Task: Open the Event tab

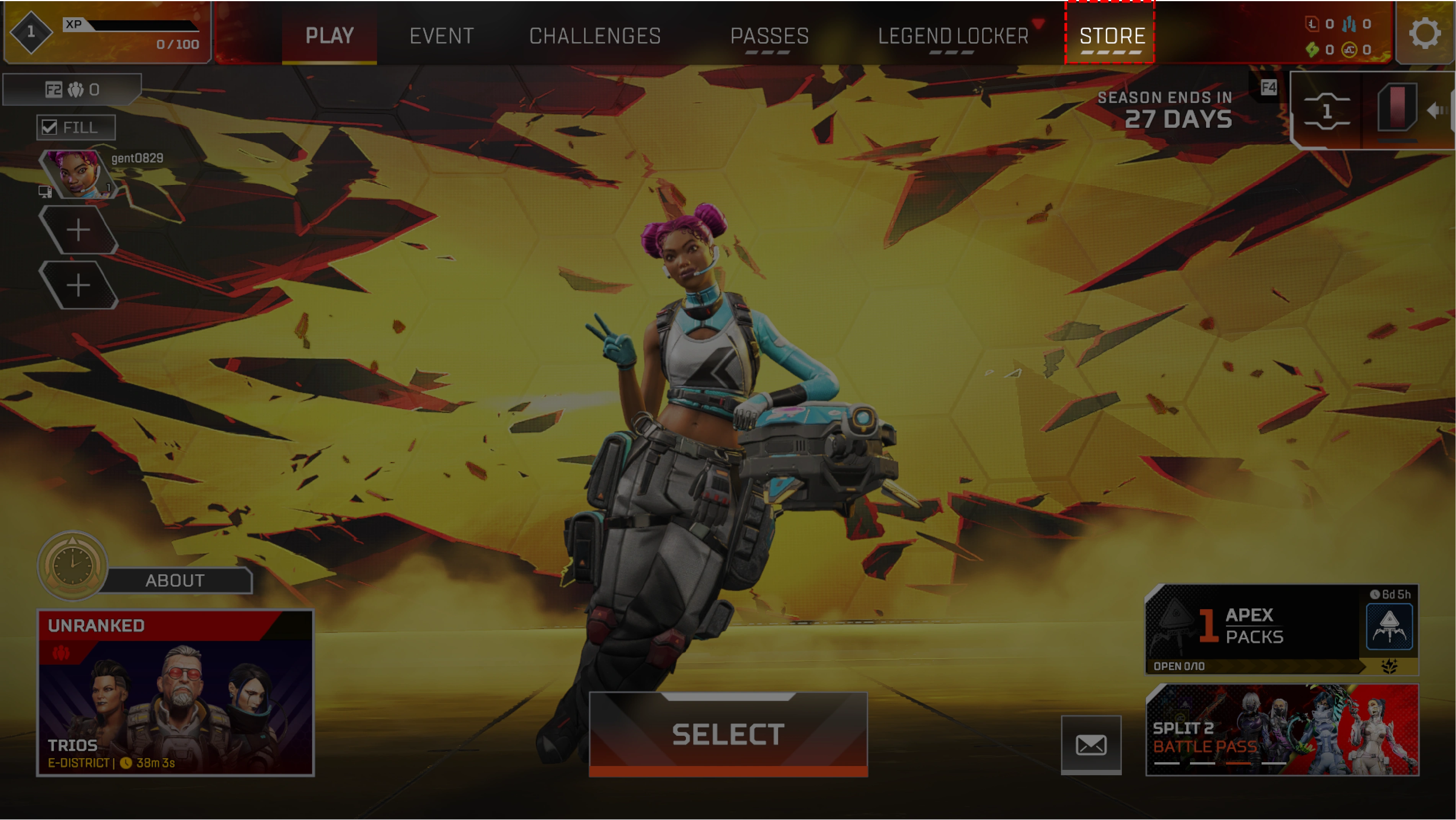Action: click(441, 36)
